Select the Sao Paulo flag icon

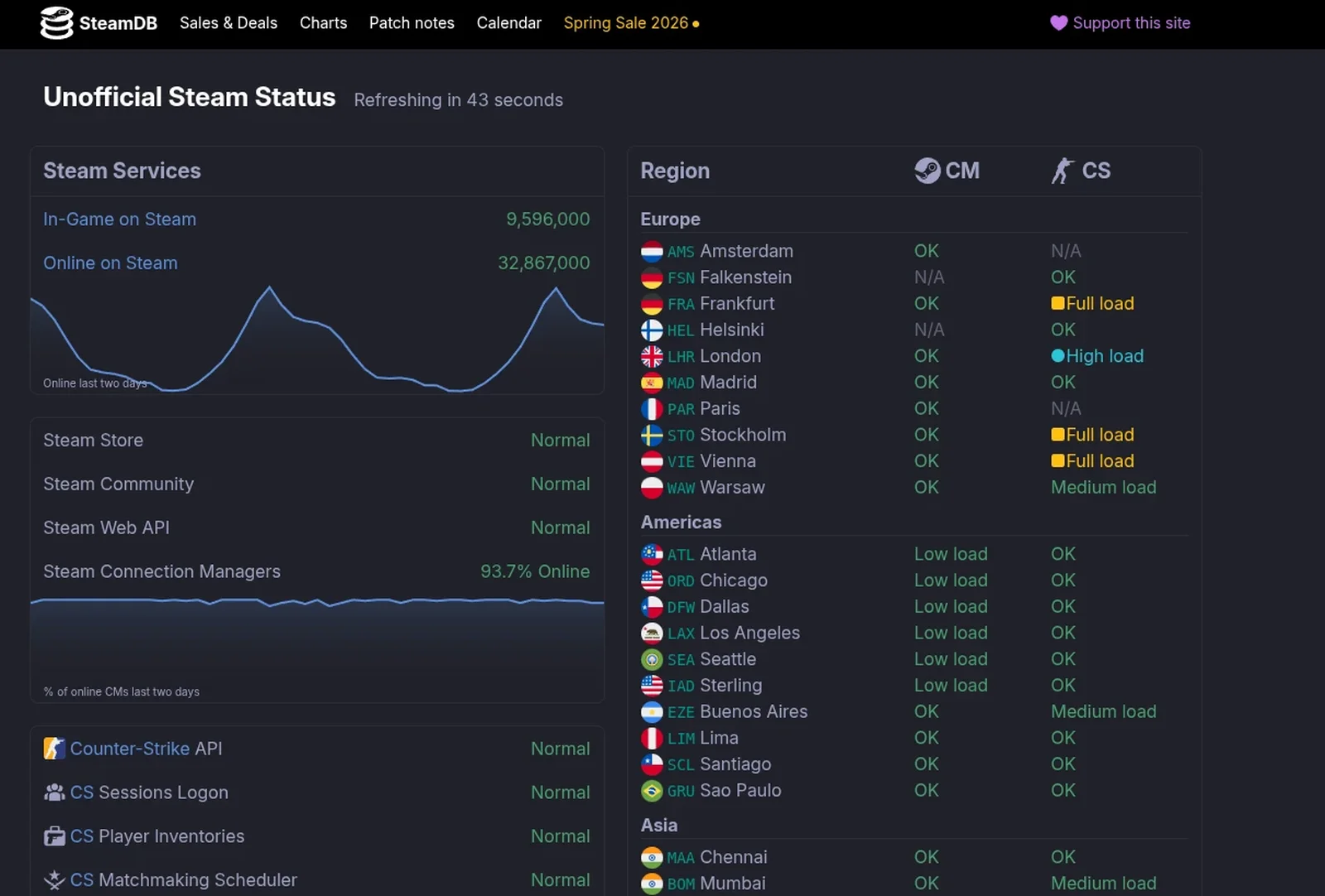(652, 791)
